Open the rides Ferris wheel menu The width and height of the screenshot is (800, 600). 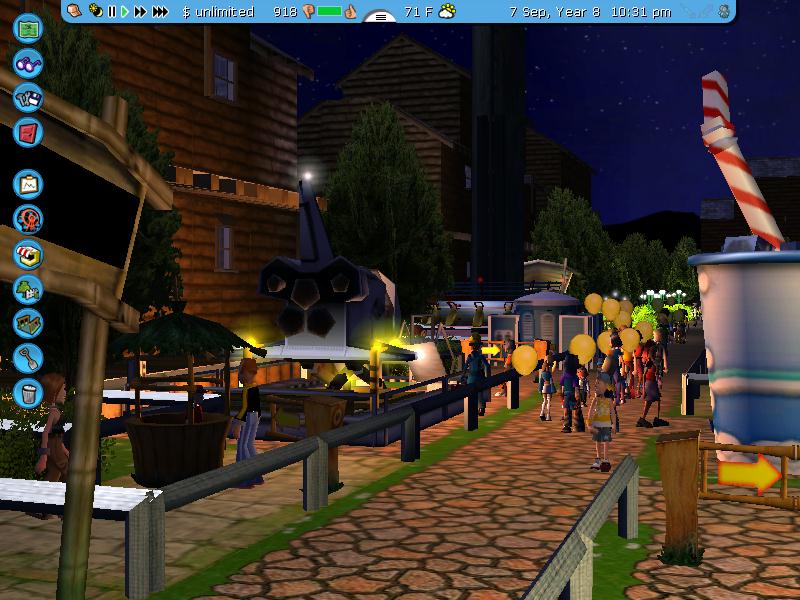tap(27, 219)
